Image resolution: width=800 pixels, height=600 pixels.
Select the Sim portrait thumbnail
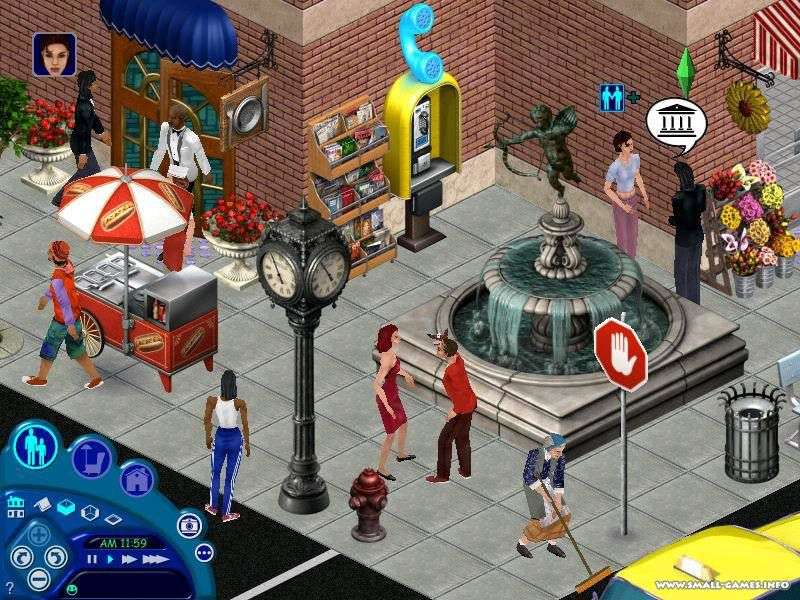click(x=54, y=54)
